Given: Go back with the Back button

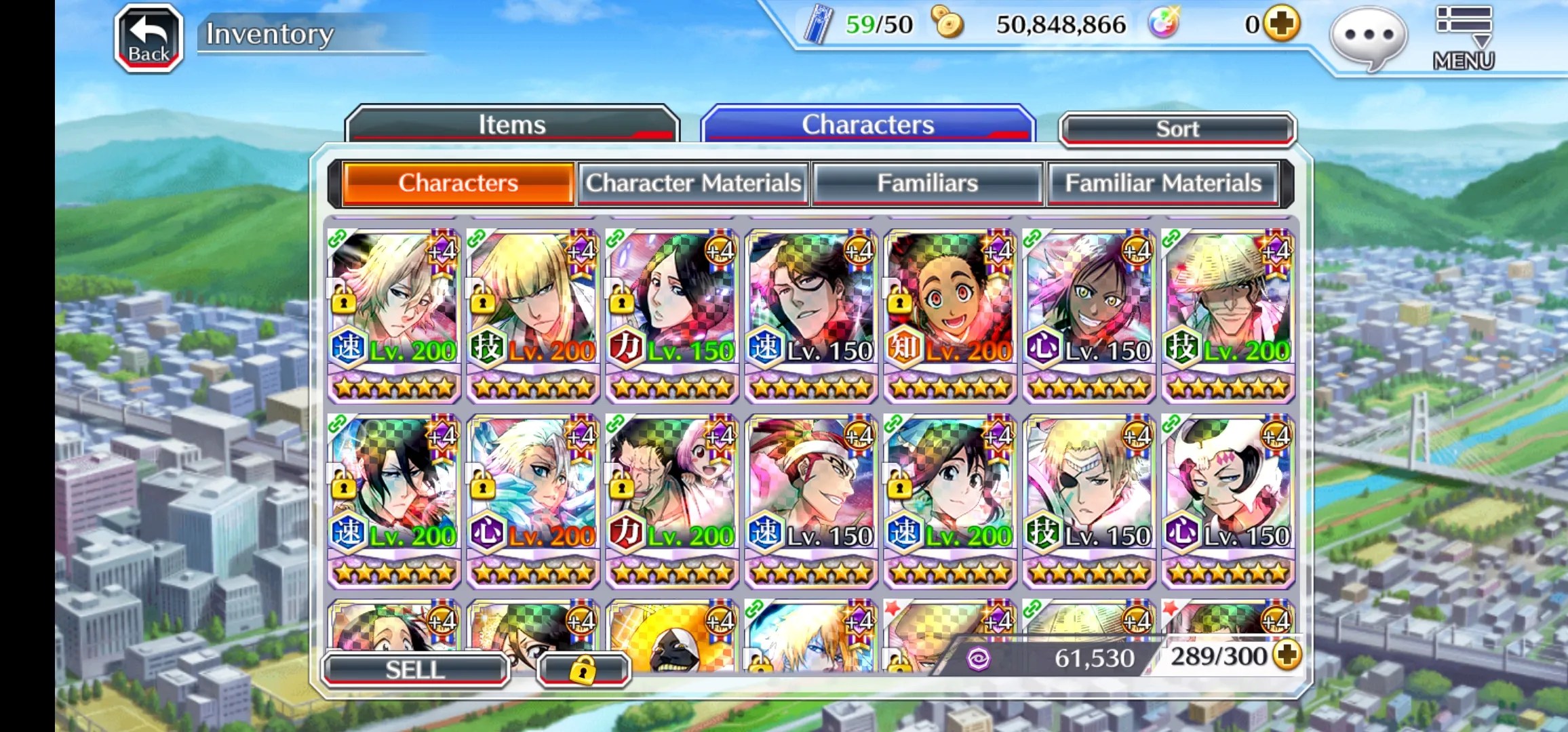Looking at the screenshot, I should [x=149, y=39].
